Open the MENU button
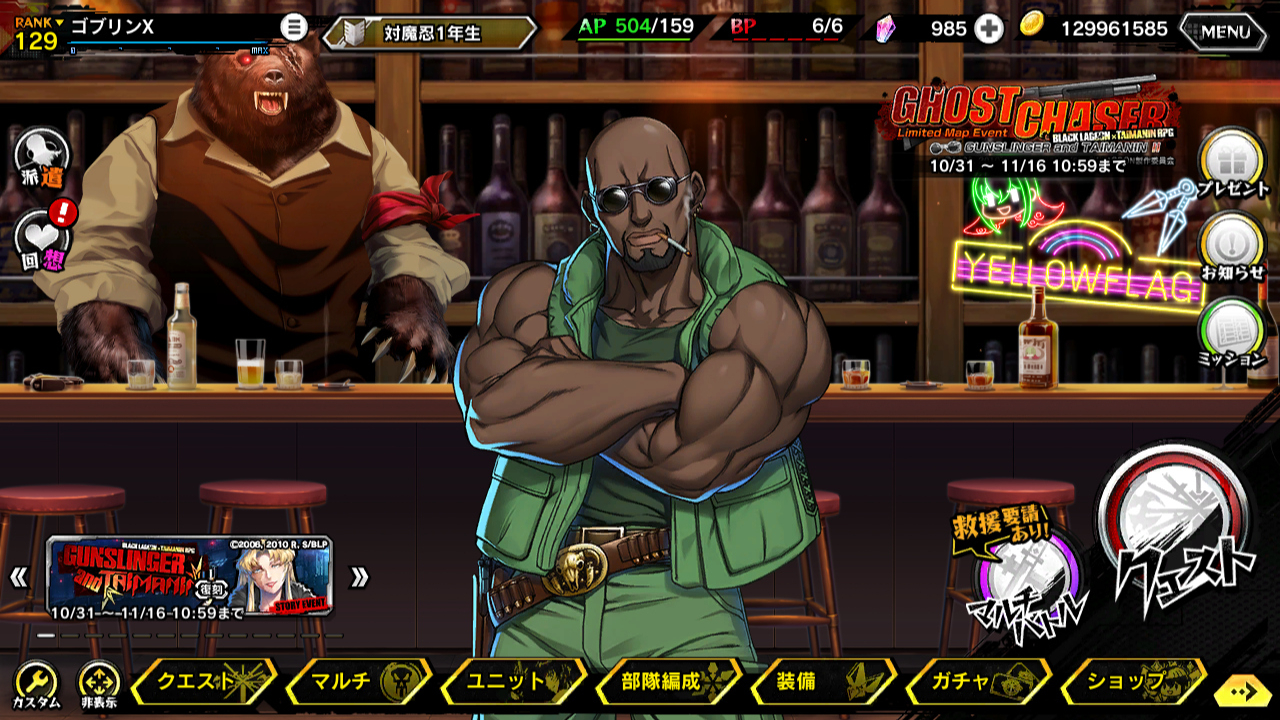Image resolution: width=1280 pixels, height=720 pixels. coord(1223,31)
